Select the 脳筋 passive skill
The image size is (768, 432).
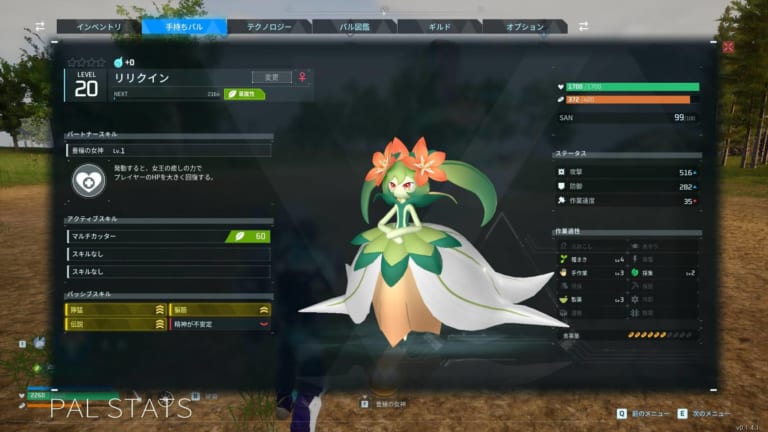click(220, 310)
